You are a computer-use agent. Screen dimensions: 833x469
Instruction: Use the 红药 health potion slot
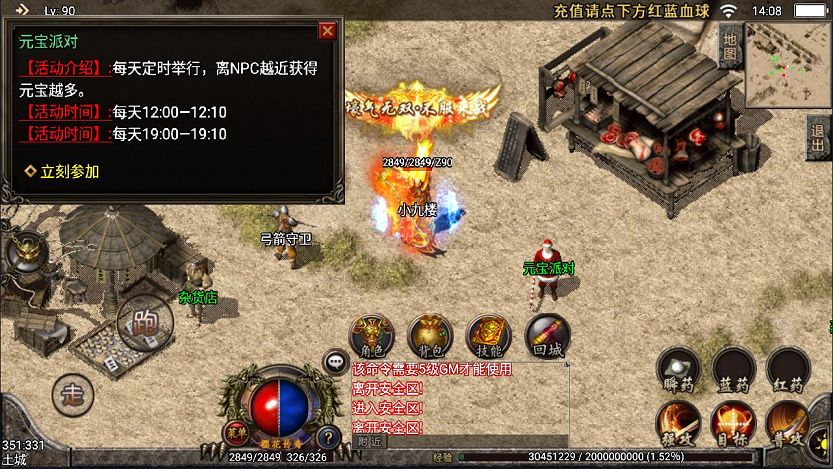click(x=788, y=369)
